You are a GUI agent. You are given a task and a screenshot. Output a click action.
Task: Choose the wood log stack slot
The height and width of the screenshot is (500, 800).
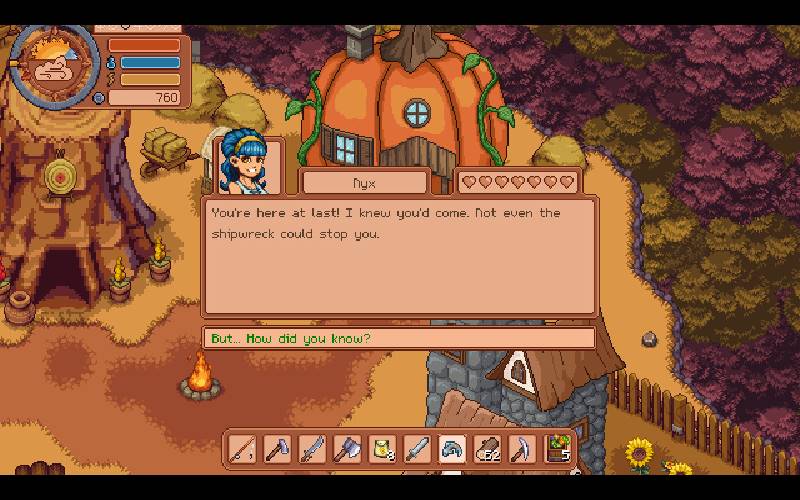click(487, 449)
